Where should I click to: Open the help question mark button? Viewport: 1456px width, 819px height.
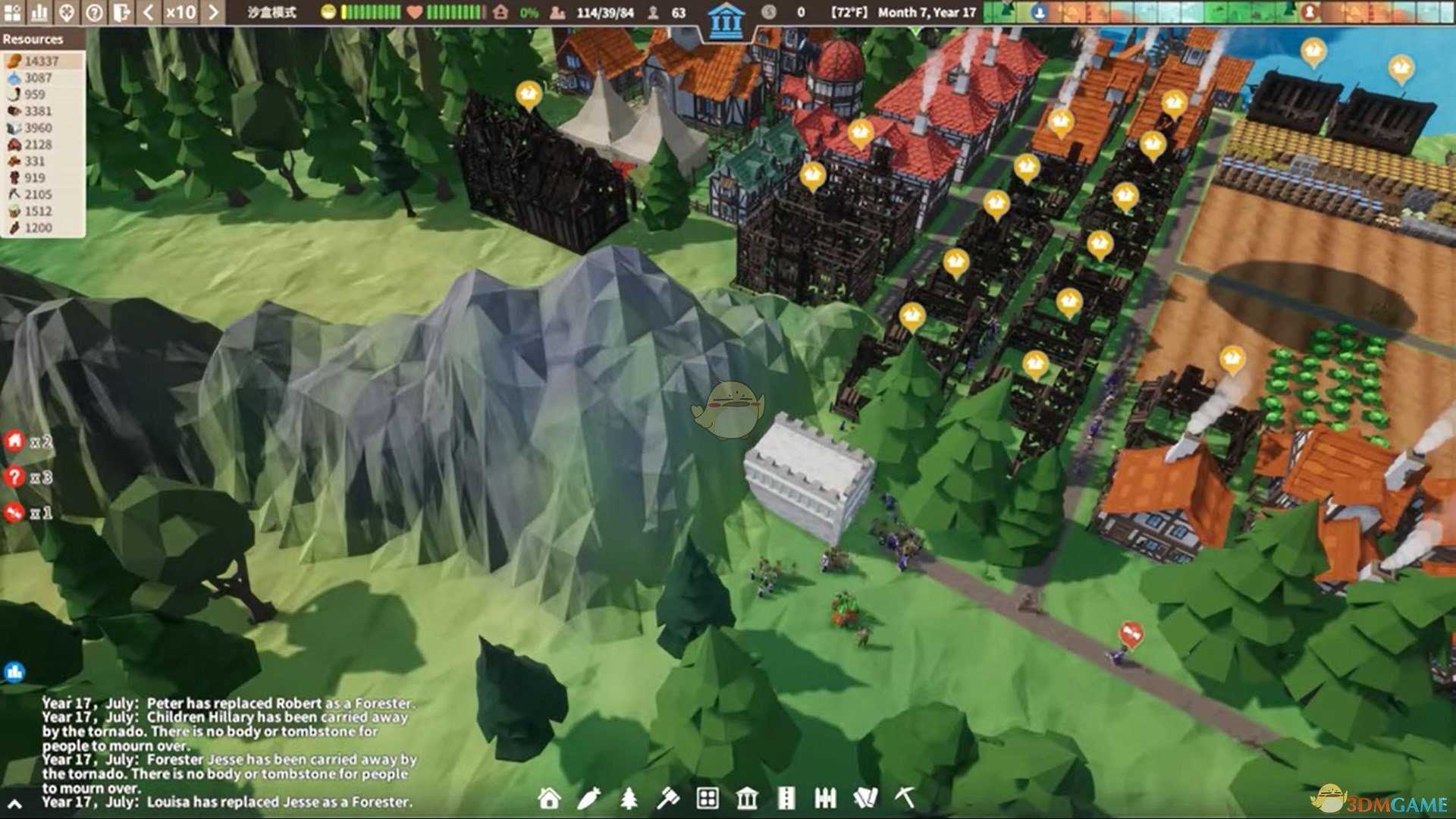tap(94, 12)
